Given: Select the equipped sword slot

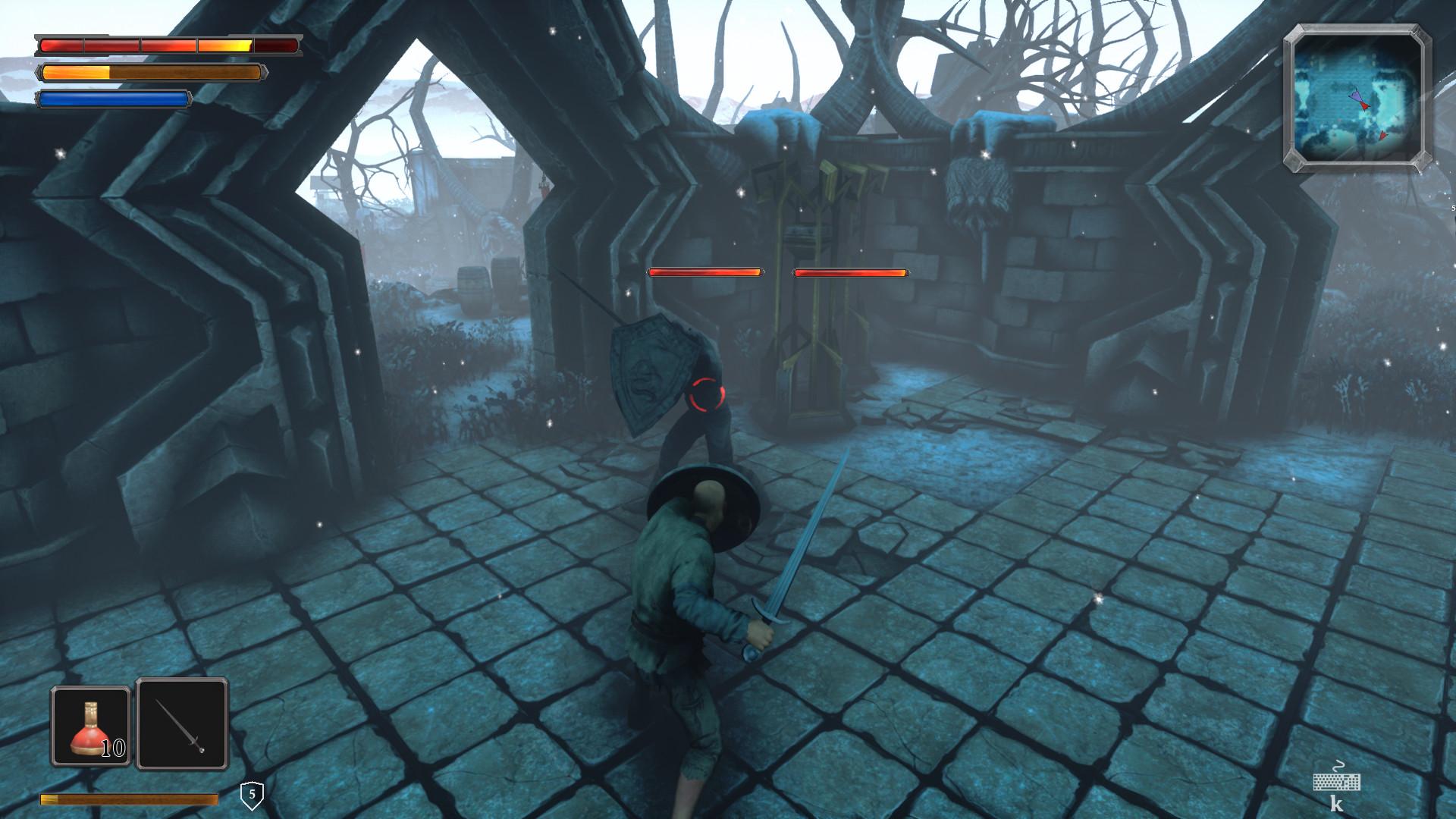Looking at the screenshot, I should click(x=182, y=724).
